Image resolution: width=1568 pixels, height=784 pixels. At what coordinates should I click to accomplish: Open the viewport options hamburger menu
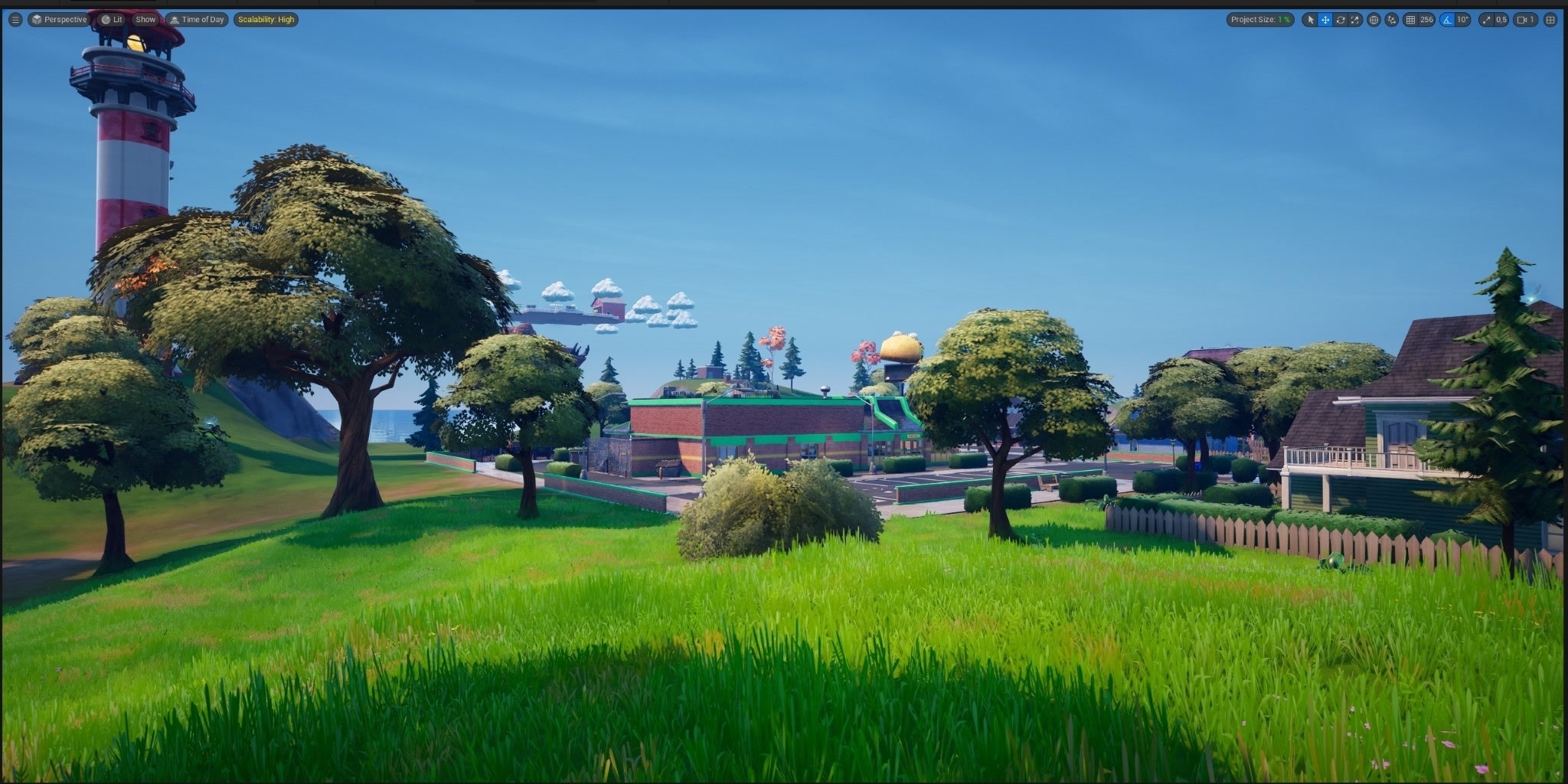point(15,19)
